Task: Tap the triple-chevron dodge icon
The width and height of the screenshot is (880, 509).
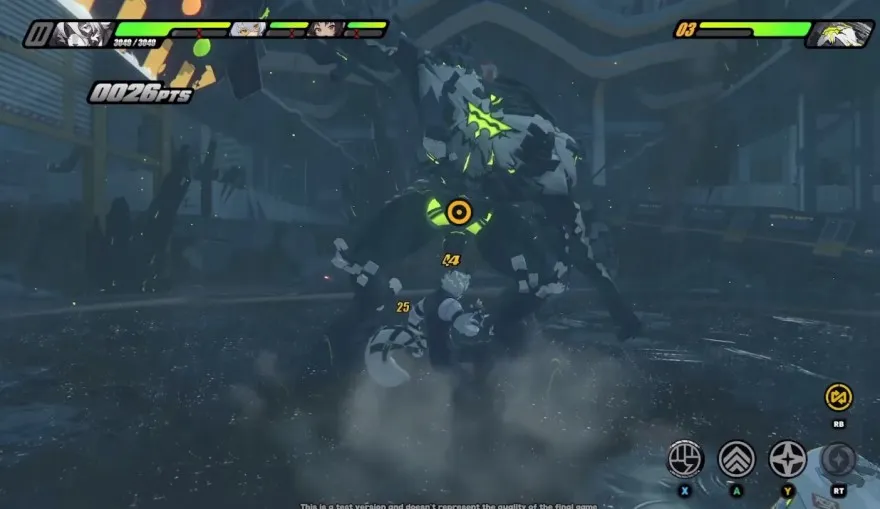Action: tap(736, 458)
